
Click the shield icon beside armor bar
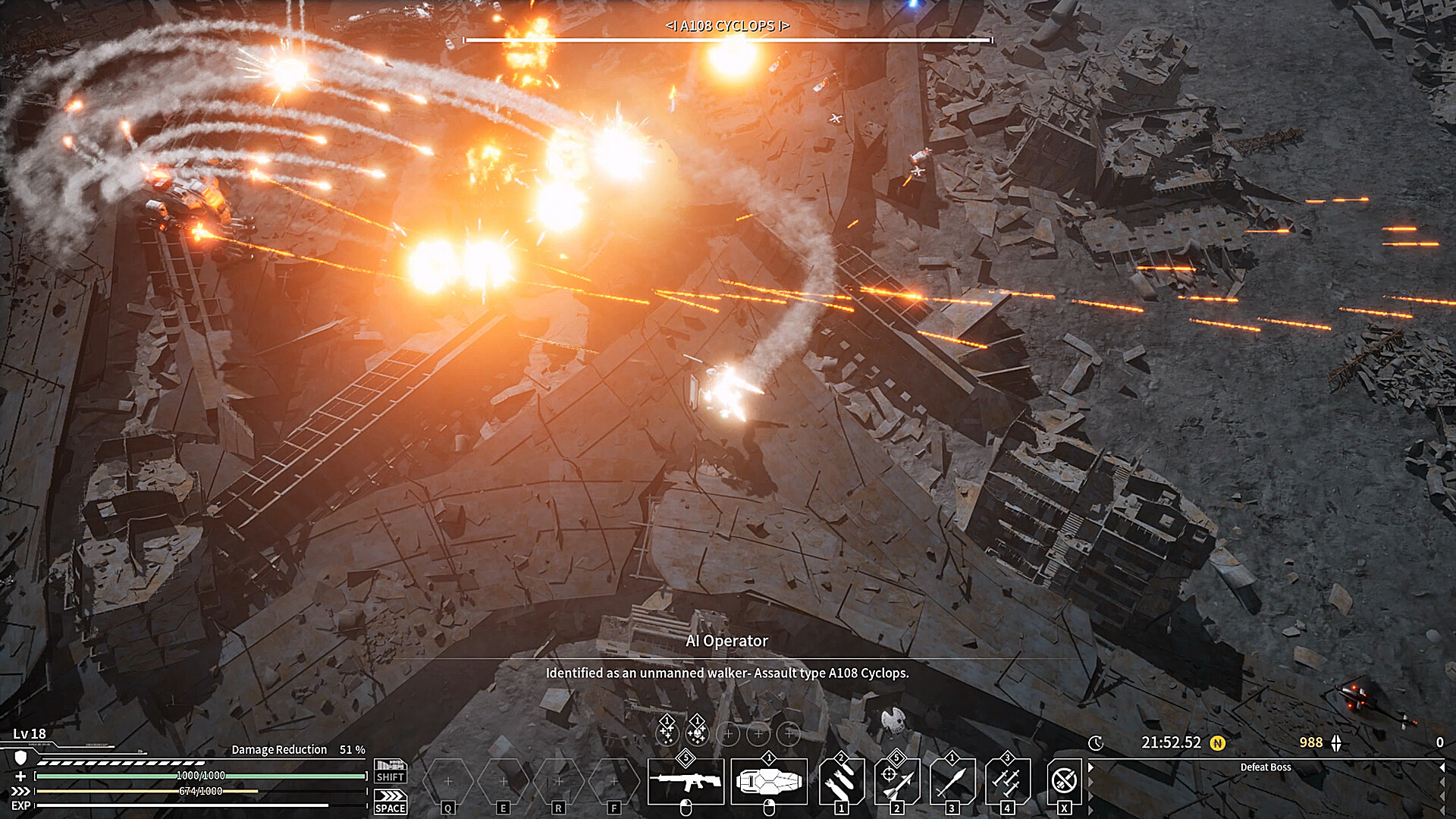tap(21, 758)
